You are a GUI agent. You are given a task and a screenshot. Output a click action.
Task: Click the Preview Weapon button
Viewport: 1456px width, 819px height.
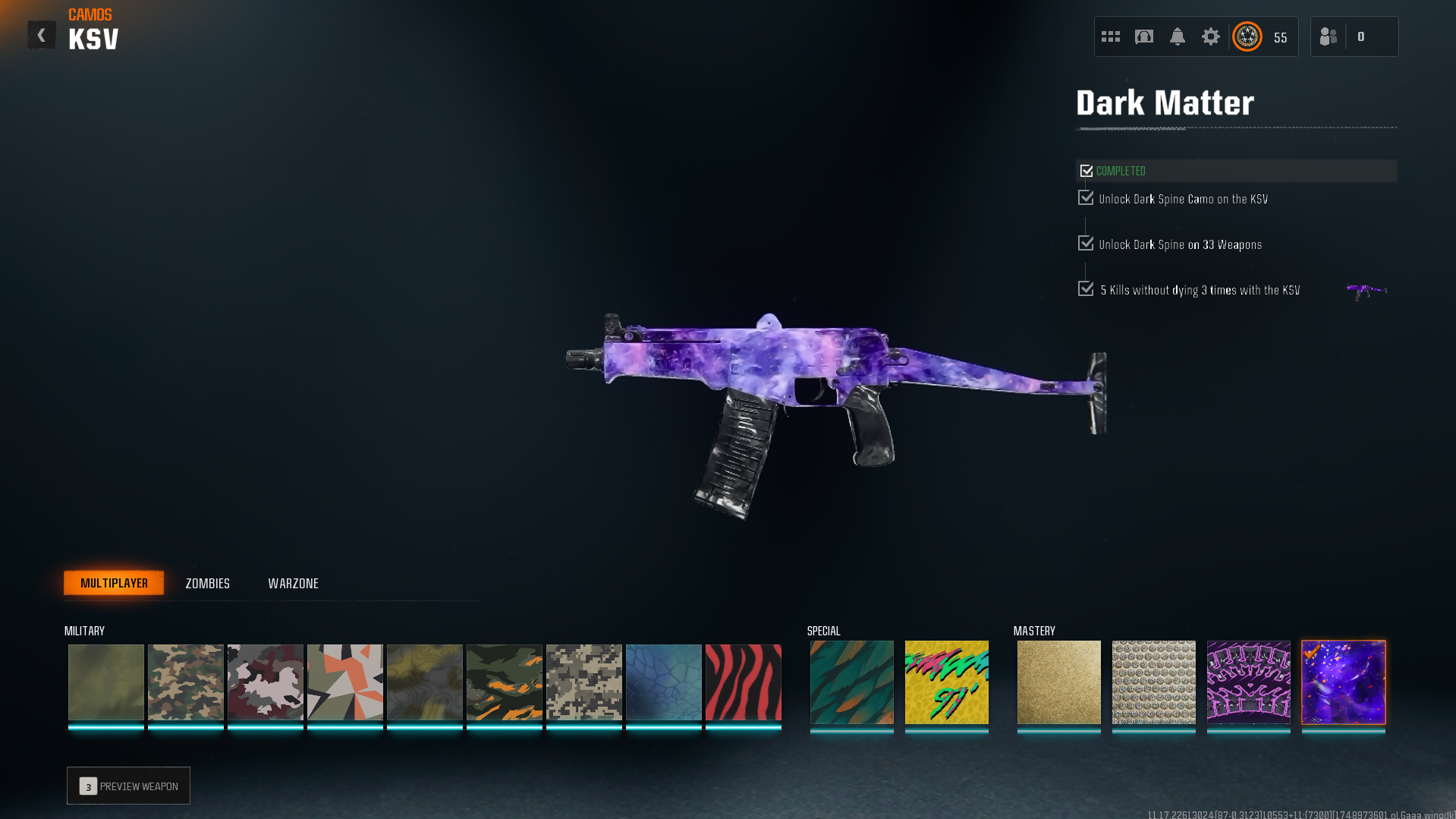(128, 786)
